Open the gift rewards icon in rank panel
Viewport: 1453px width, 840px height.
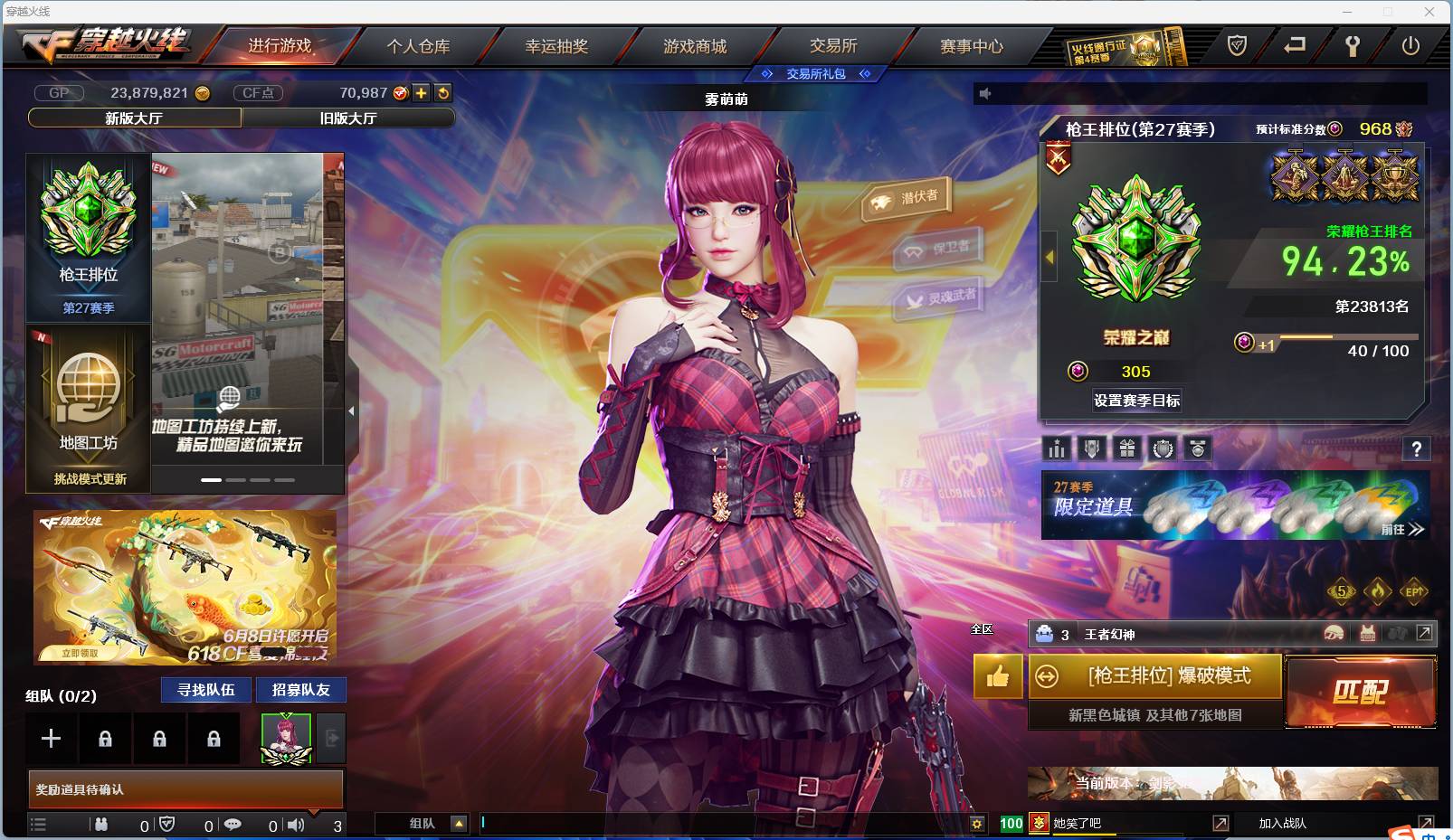(1127, 448)
